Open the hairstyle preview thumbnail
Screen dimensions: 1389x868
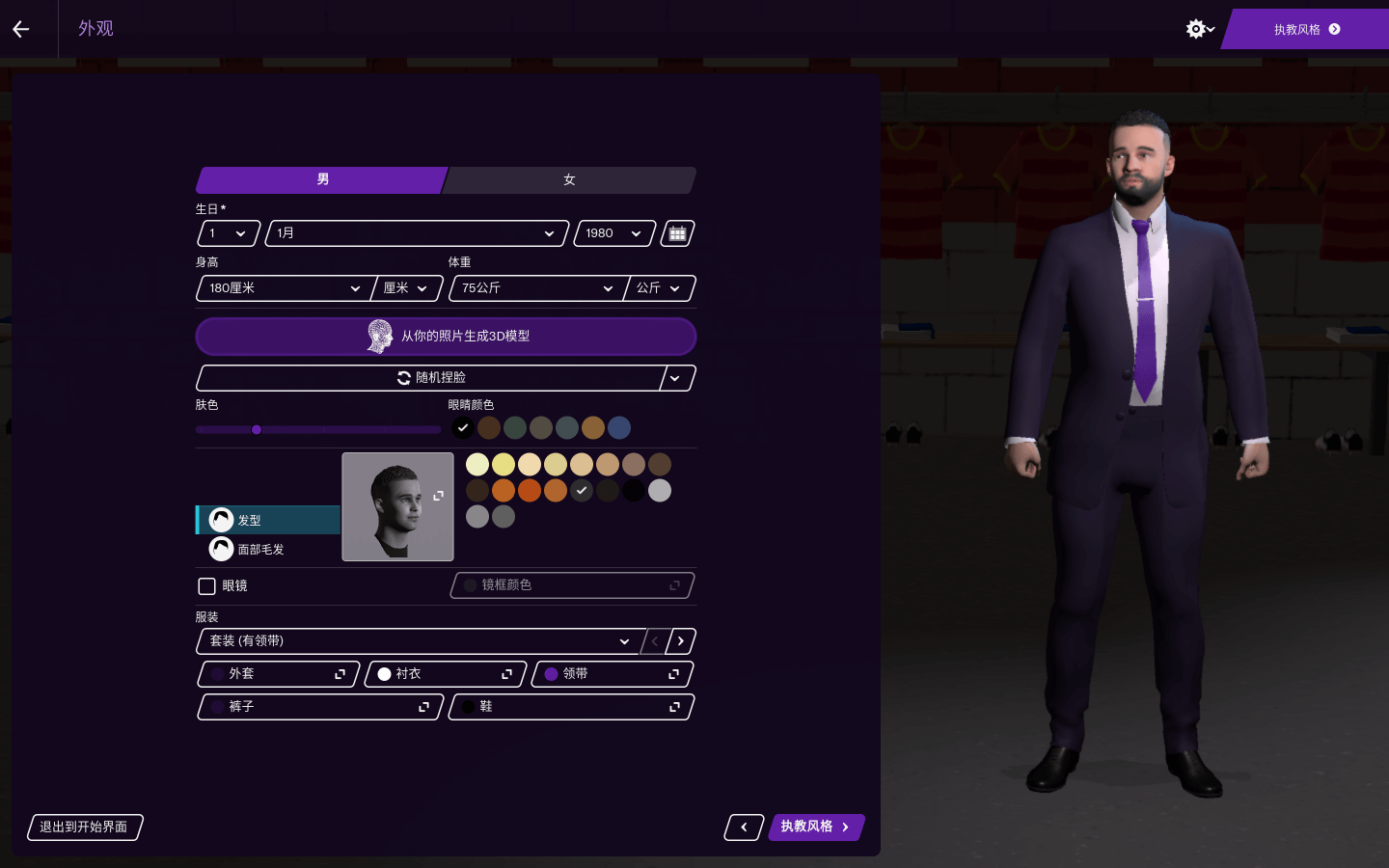(397, 506)
